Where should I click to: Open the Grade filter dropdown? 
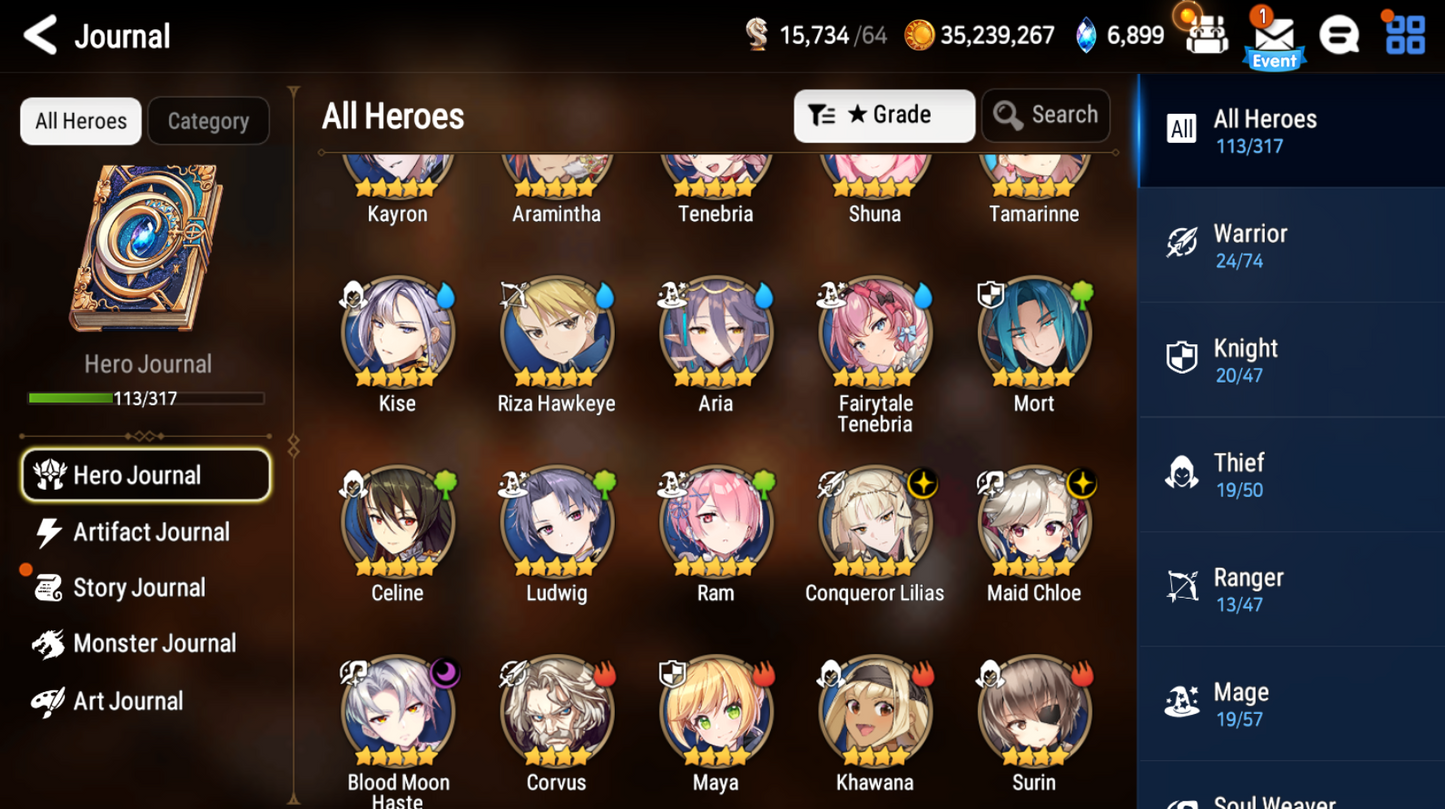point(884,115)
